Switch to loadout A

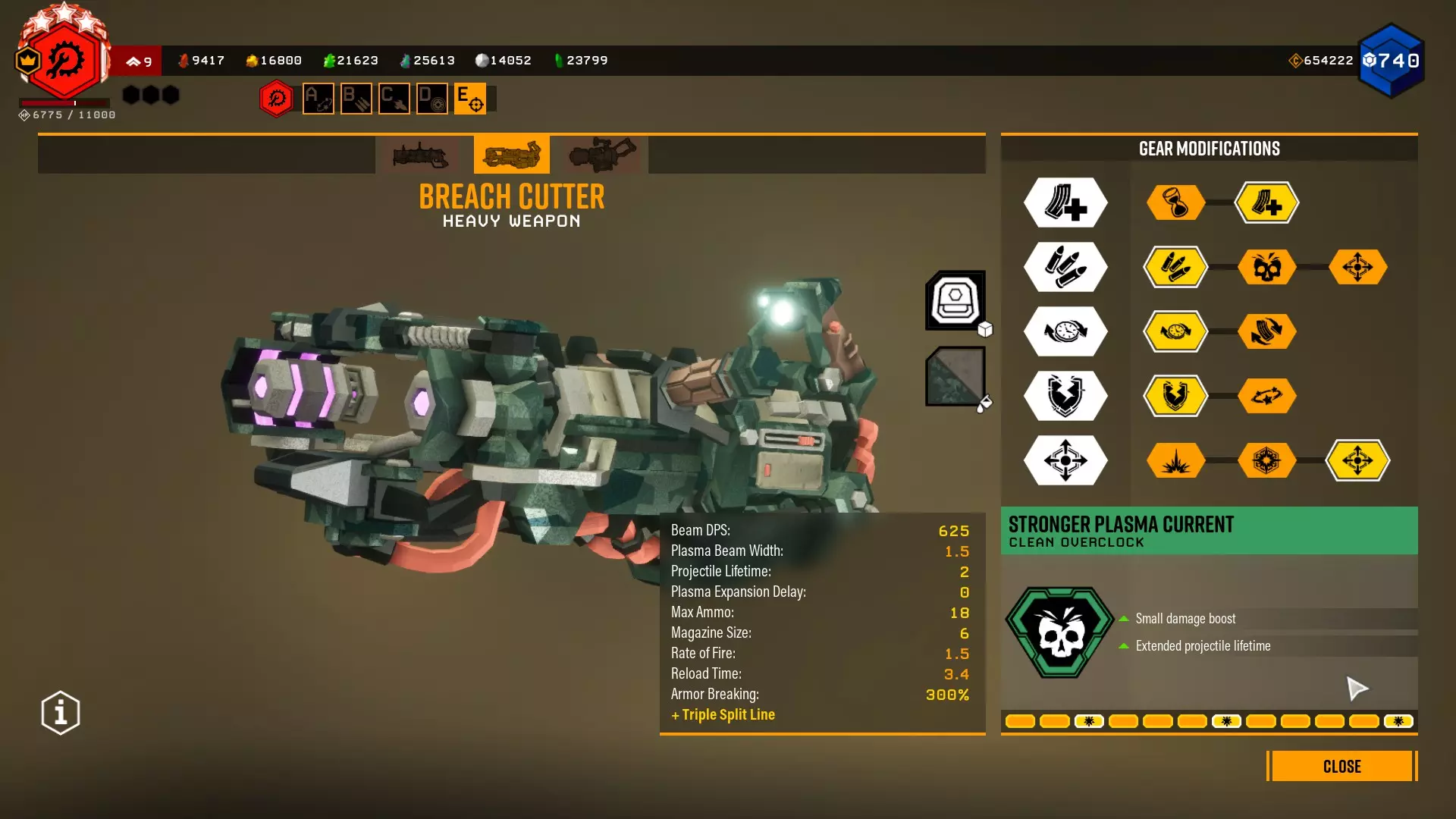[x=318, y=99]
